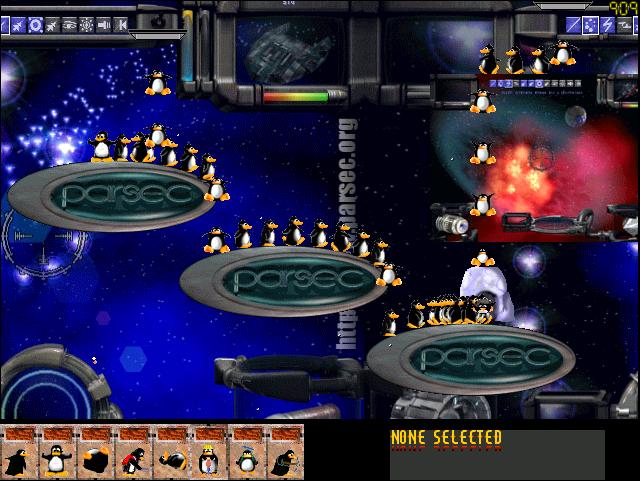Screen dimensions: 640x481
Task: Pick the penguin with the blue propeller cap
Action: click(x=247, y=459)
